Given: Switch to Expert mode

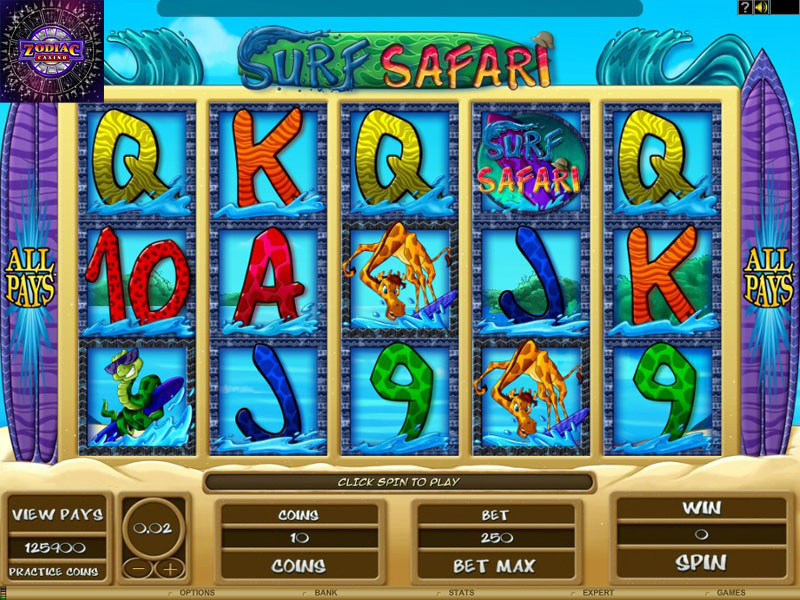Looking at the screenshot, I should point(598,593).
